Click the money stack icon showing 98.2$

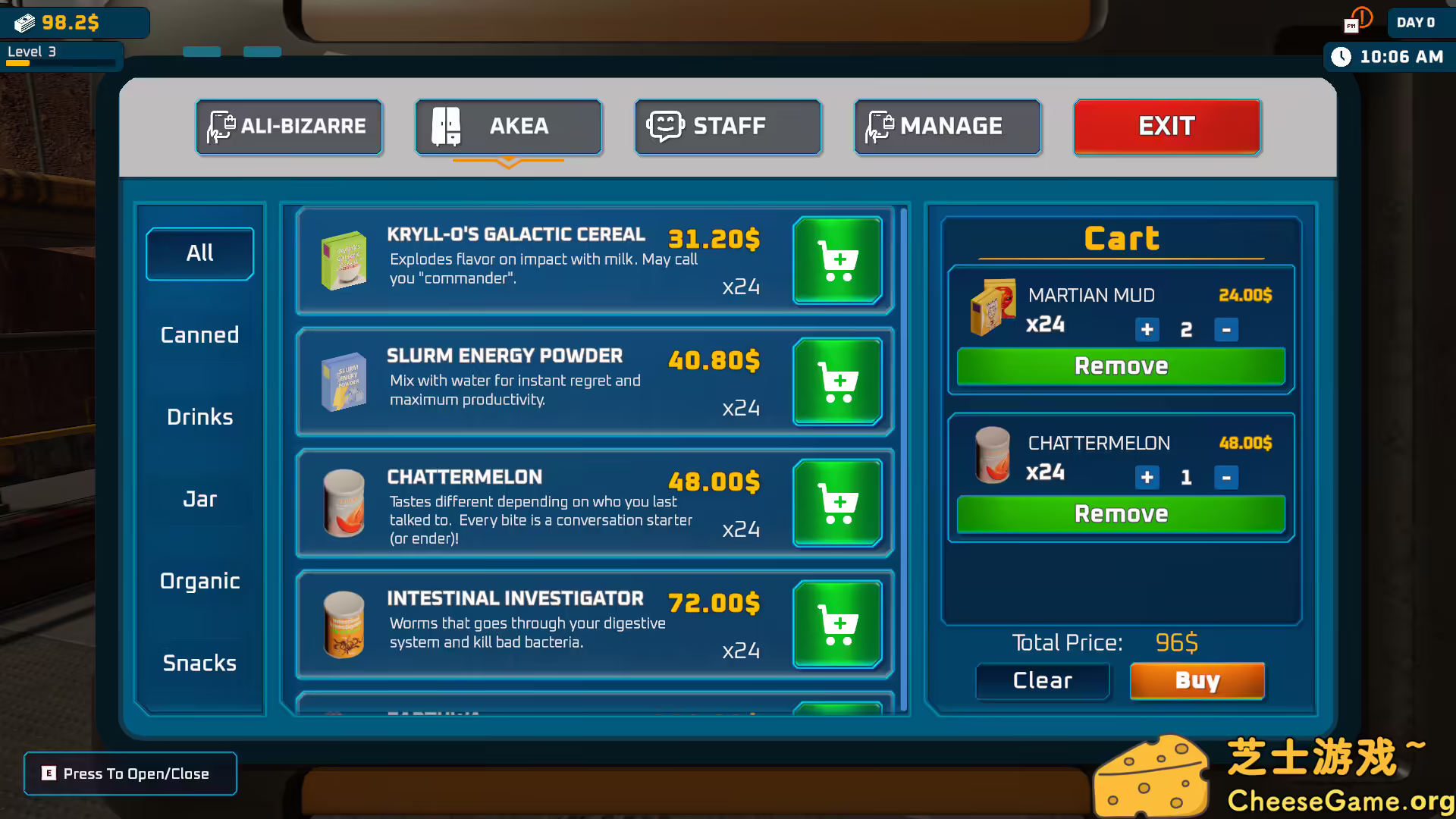tap(26, 22)
